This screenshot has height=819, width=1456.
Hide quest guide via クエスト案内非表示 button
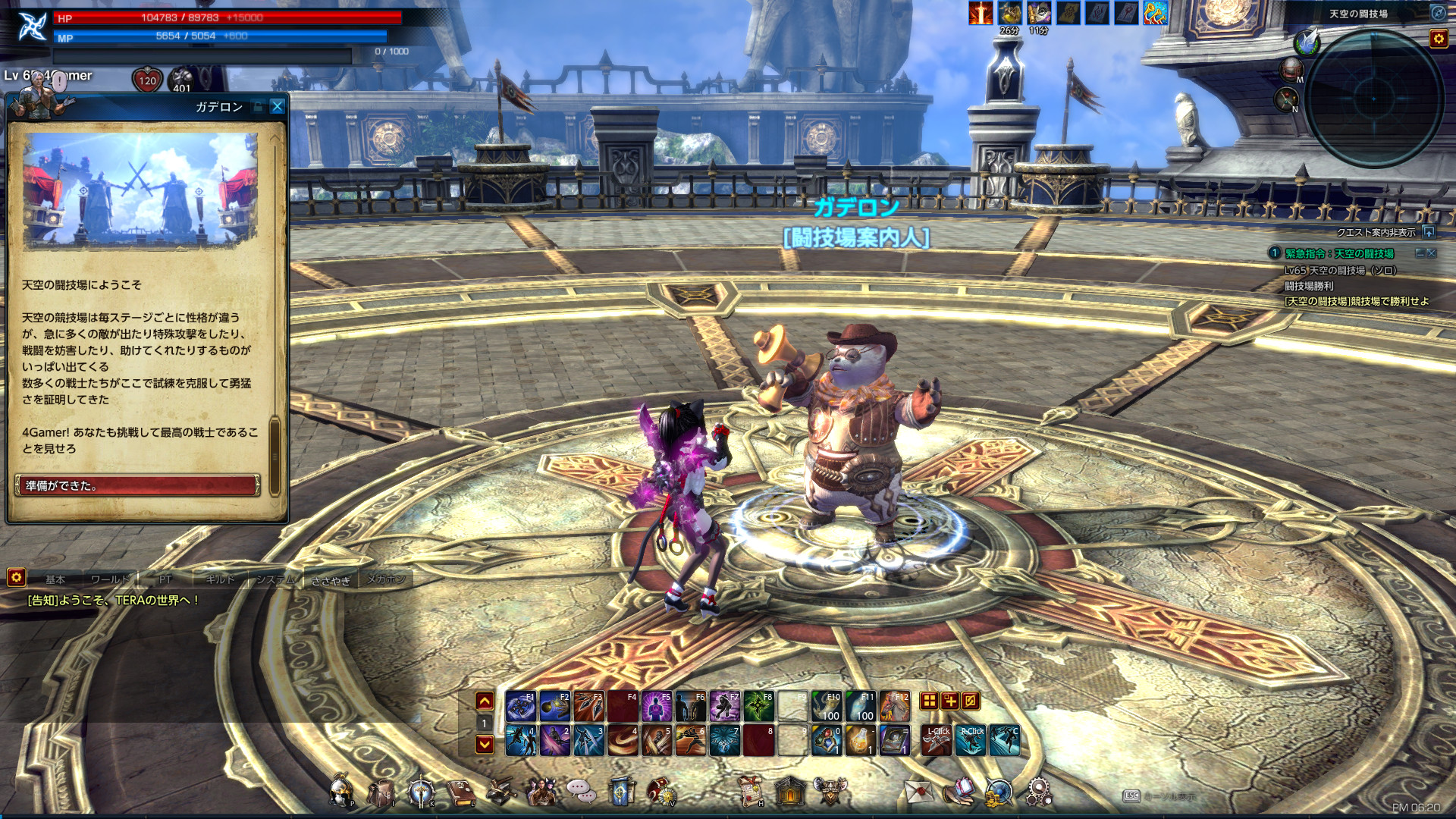click(1429, 232)
